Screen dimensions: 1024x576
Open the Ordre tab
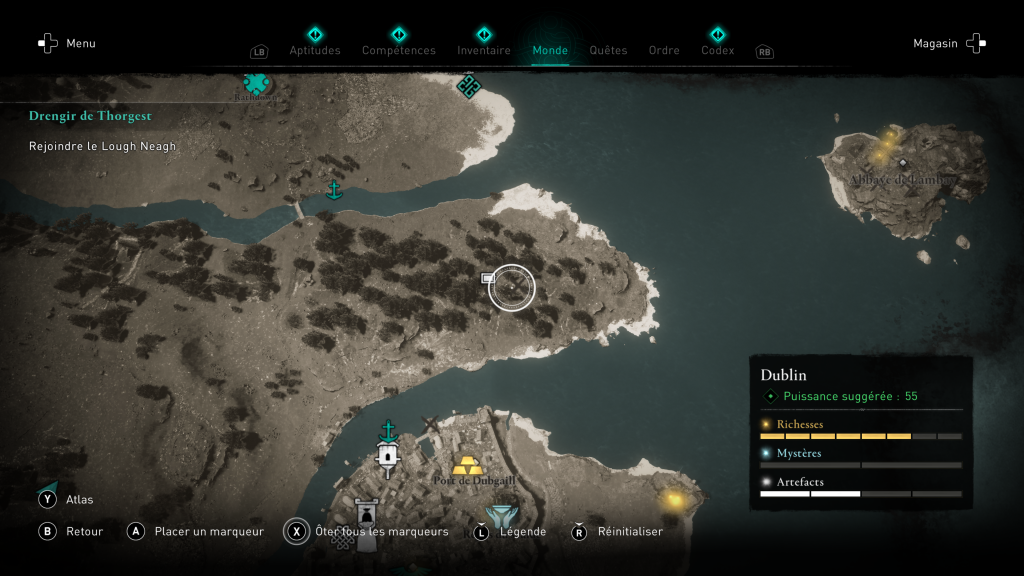(x=664, y=50)
